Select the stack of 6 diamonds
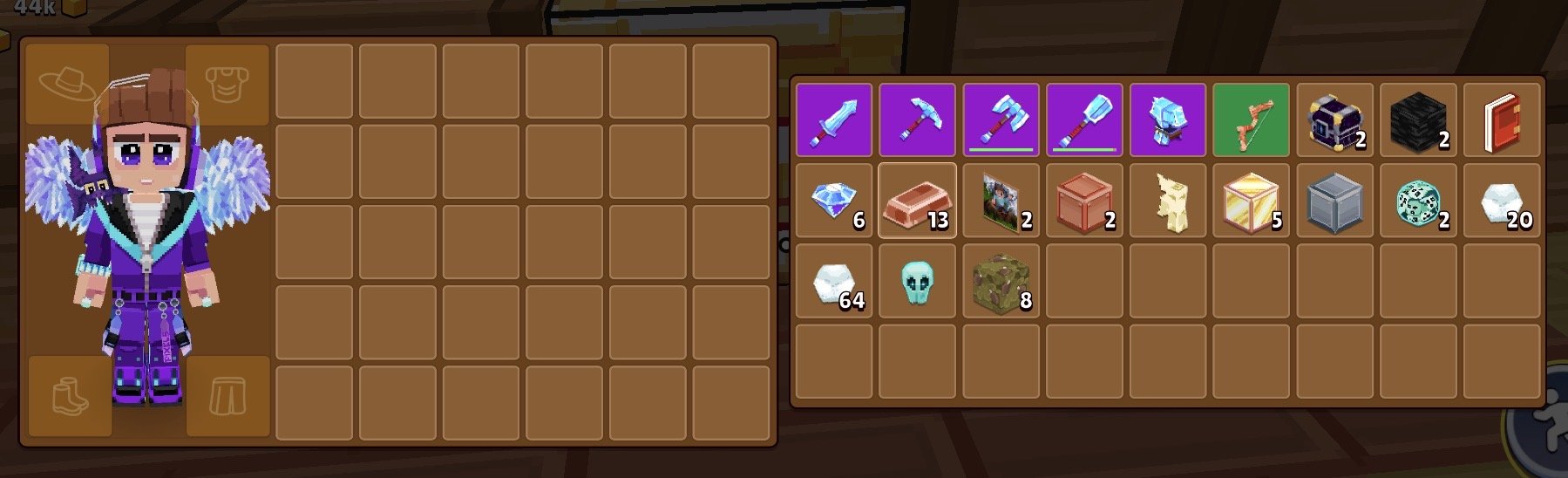 833,201
